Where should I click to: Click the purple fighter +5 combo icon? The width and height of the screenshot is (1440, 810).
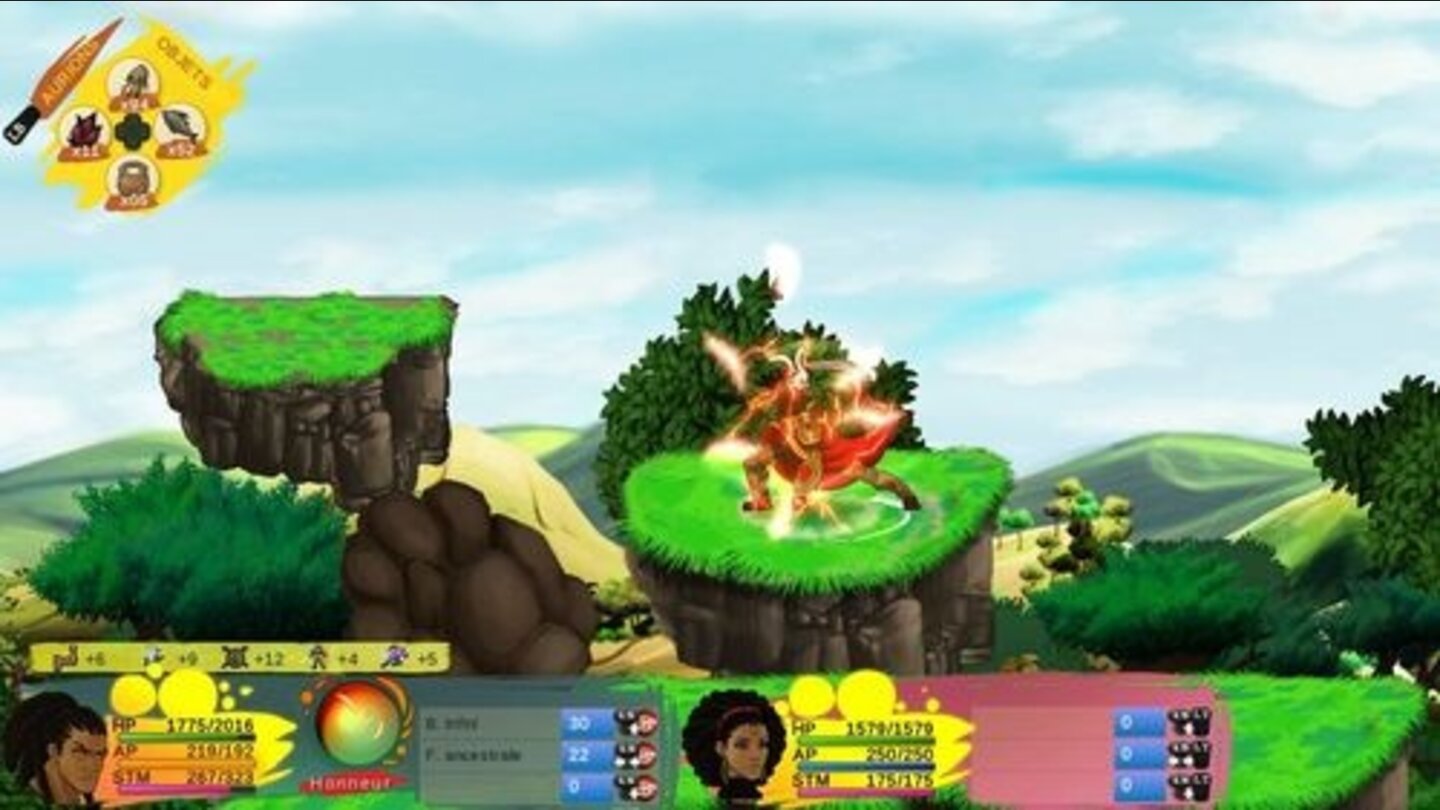(x=394, y=657)
